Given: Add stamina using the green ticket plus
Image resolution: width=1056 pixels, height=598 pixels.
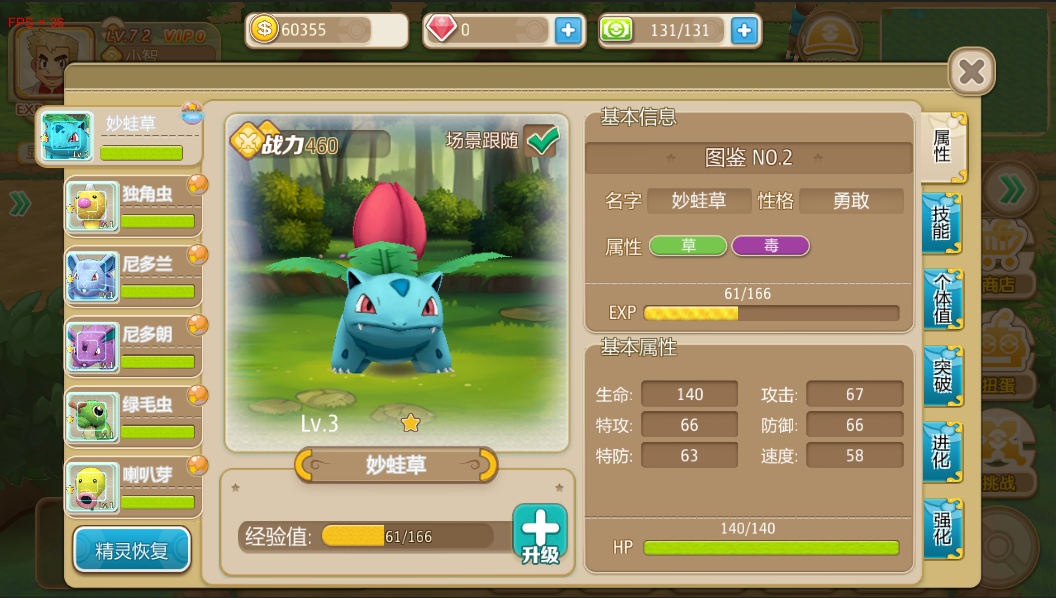Looking at the screenshot, I should point(743,30).
